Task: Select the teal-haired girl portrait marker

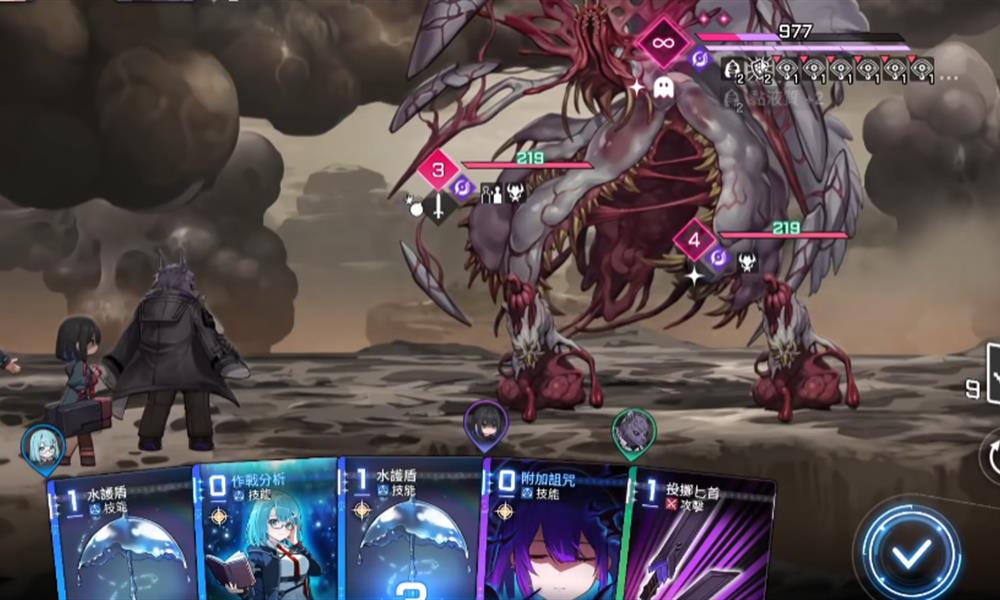Action: [43, 448]
